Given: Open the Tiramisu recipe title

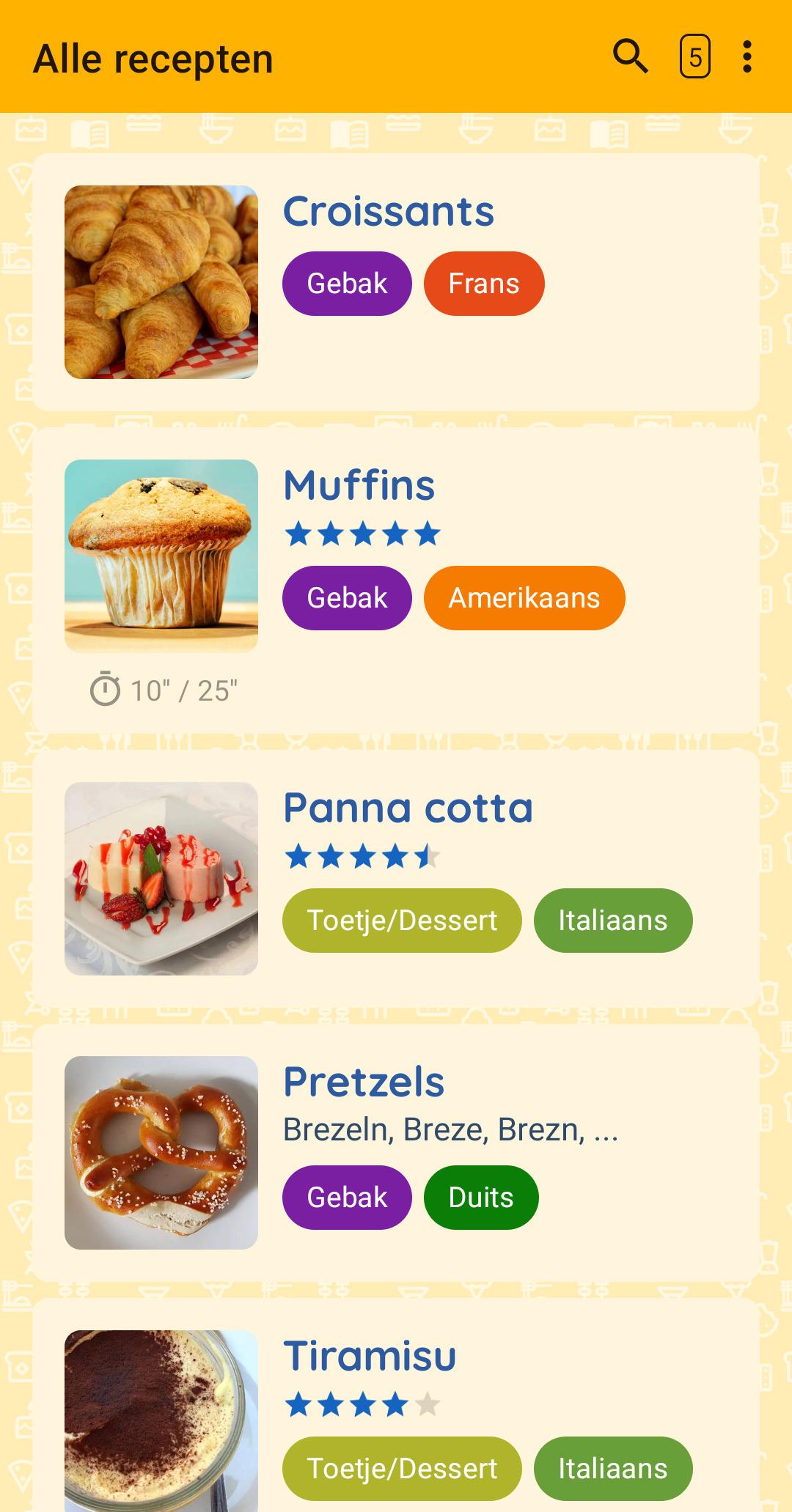Looking at the screenshot, I should pos(370,1356).
